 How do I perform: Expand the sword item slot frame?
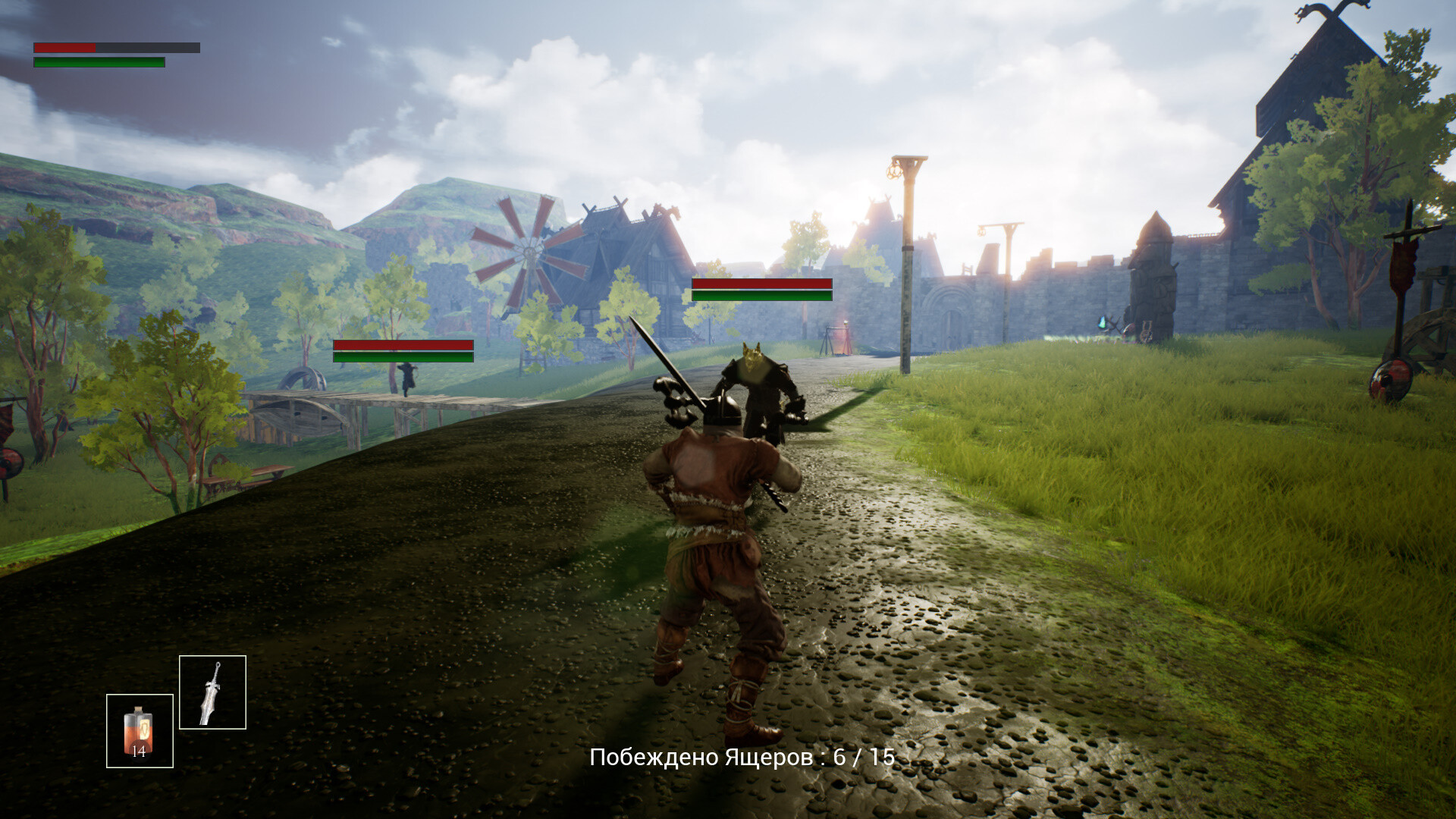(x=213, y=692)
